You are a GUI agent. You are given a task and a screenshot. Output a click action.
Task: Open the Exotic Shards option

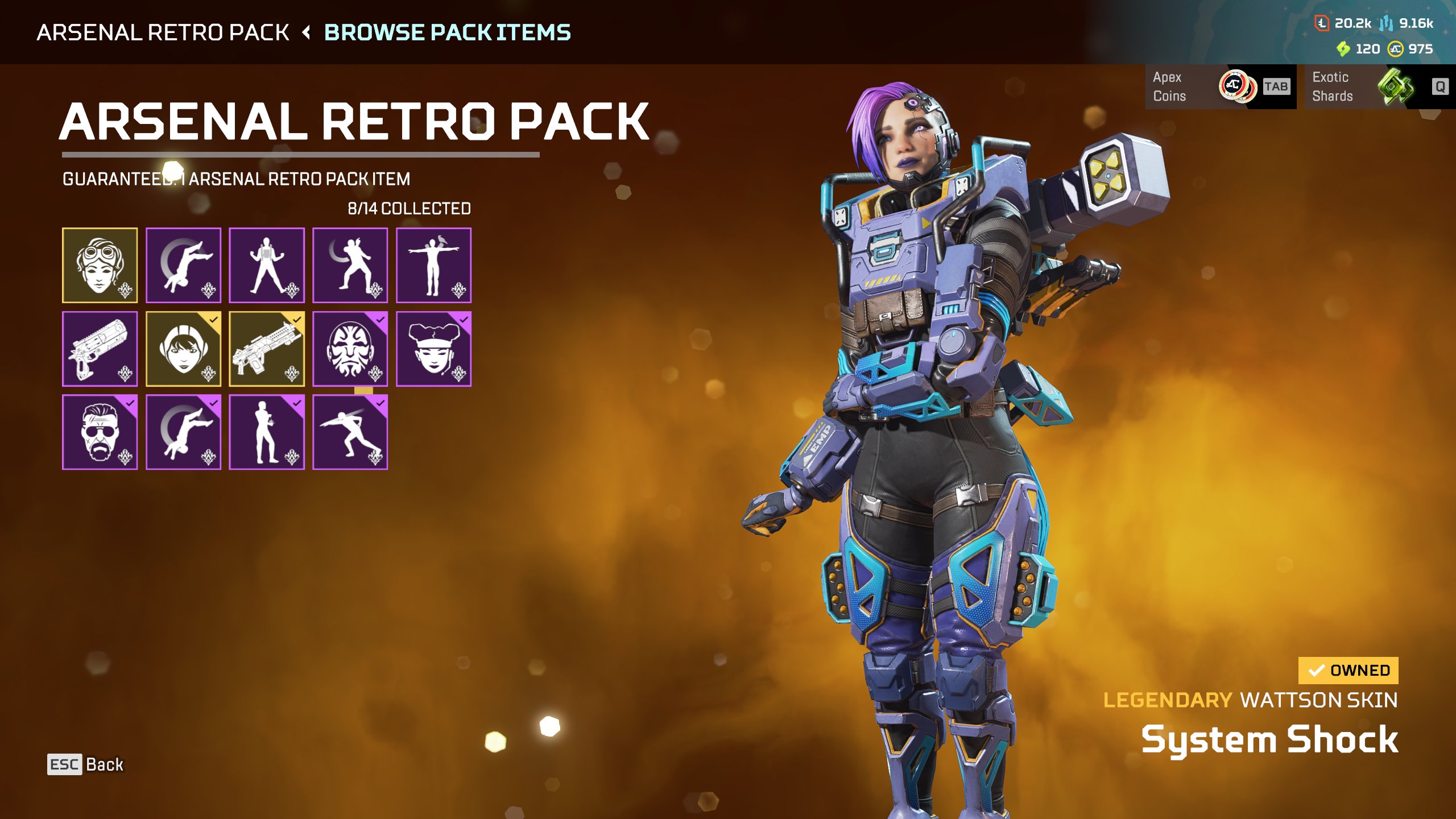coord(1379,86)
